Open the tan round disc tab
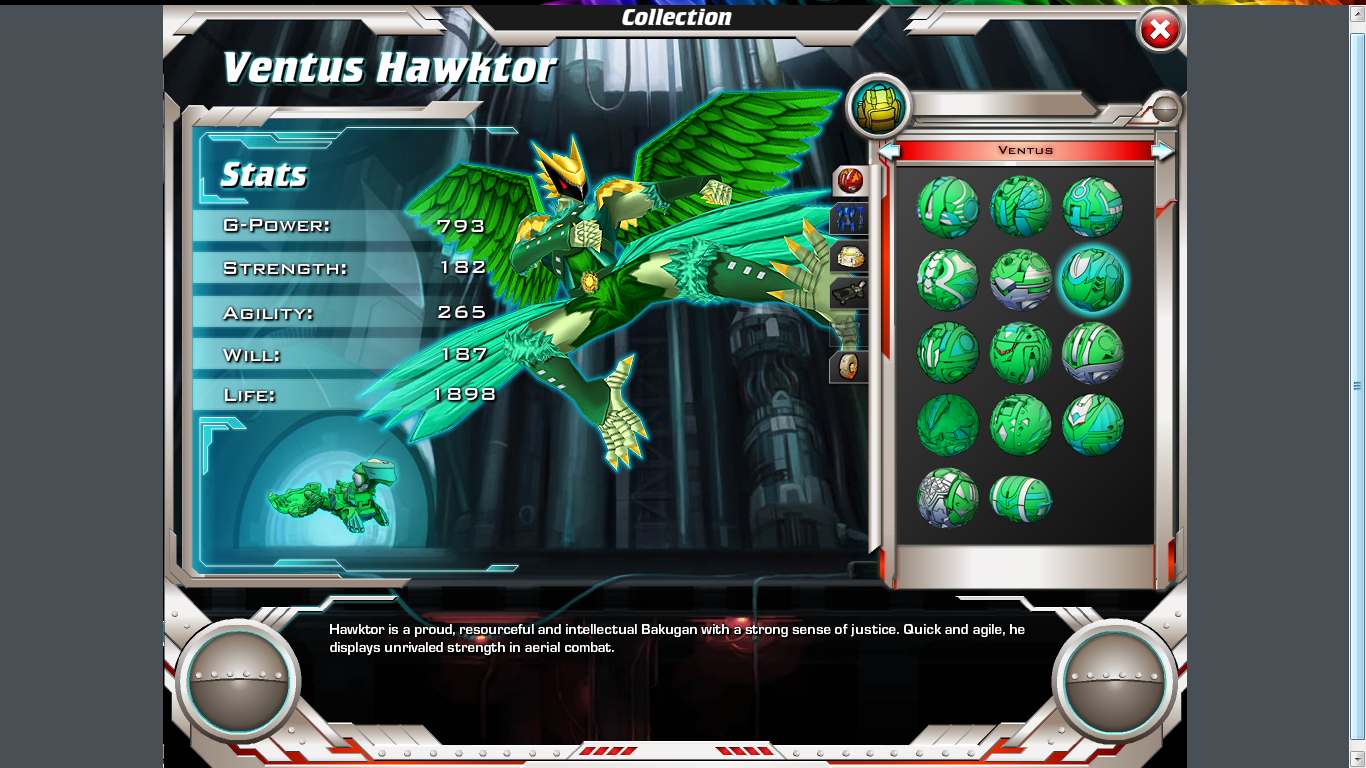This screenshot has width=1366, height=768. click(x=848, y=366)
